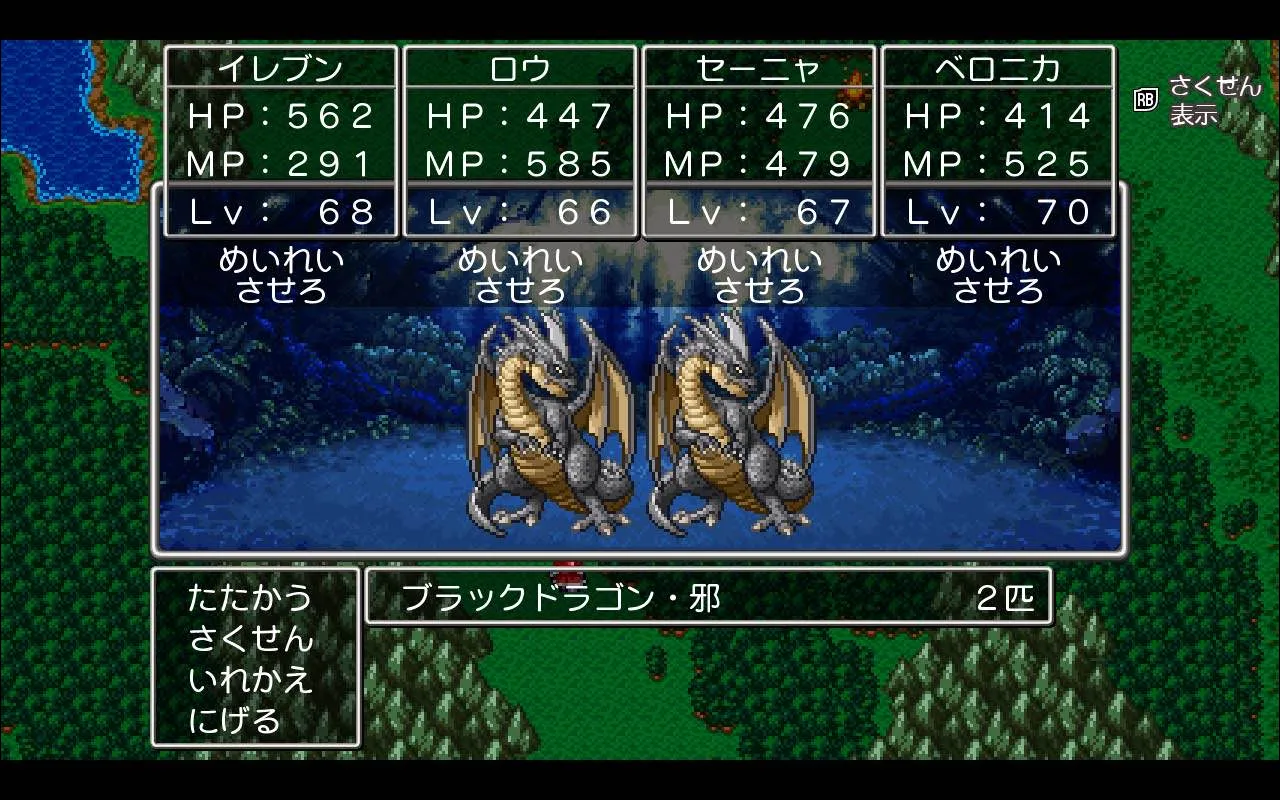
Task: Choose たたかう to start fighting
Action: pos(250,599)
